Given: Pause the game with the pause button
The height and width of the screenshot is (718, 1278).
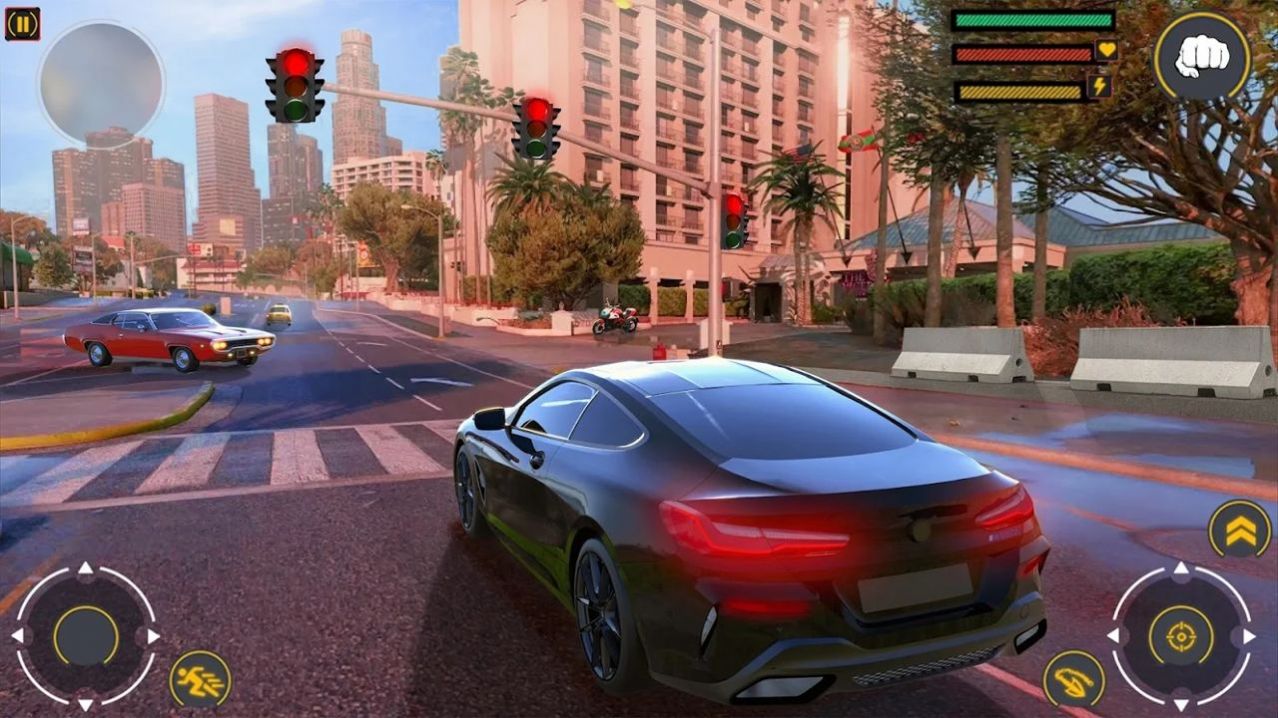Looking at the screenshot, I should 22,24.
